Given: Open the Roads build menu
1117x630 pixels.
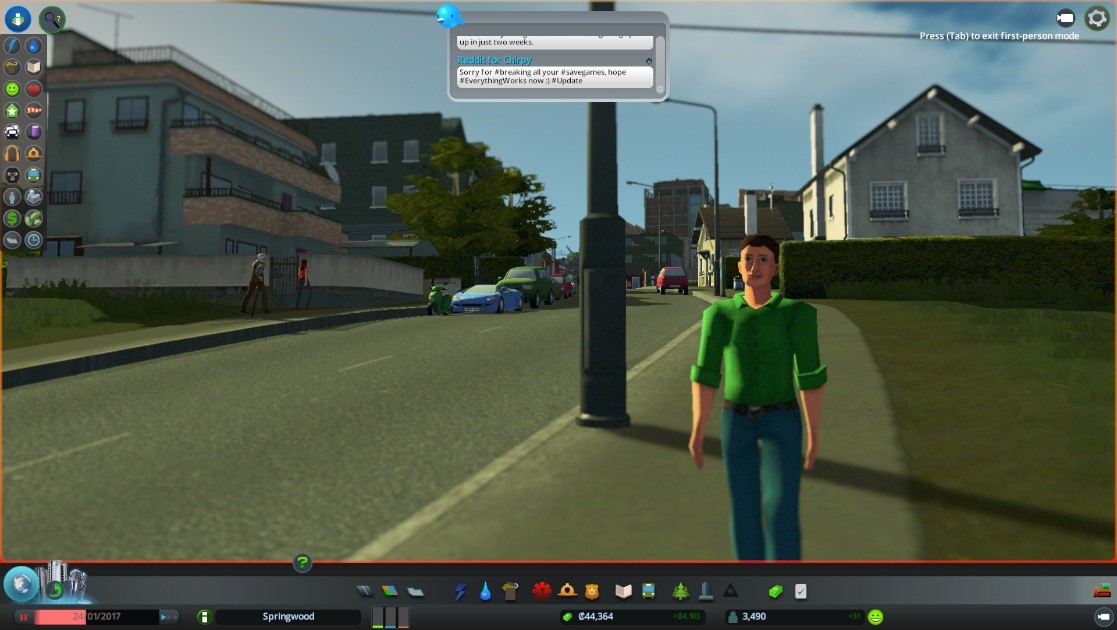Looking at the screenshot, I should pyautogui.click(x=364, y=591).
